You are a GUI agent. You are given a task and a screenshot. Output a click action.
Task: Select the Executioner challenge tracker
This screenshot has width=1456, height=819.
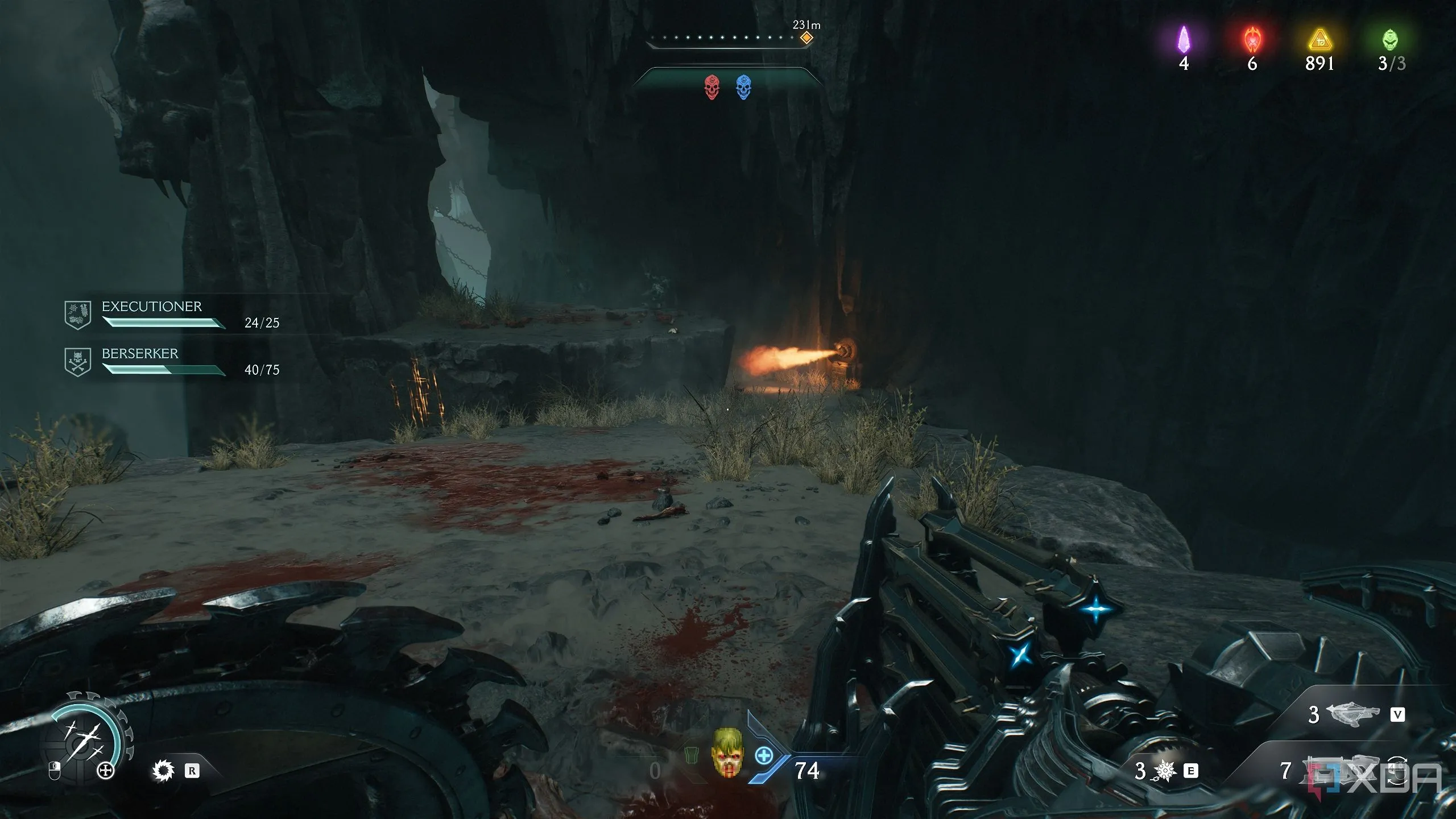point(171,315)
